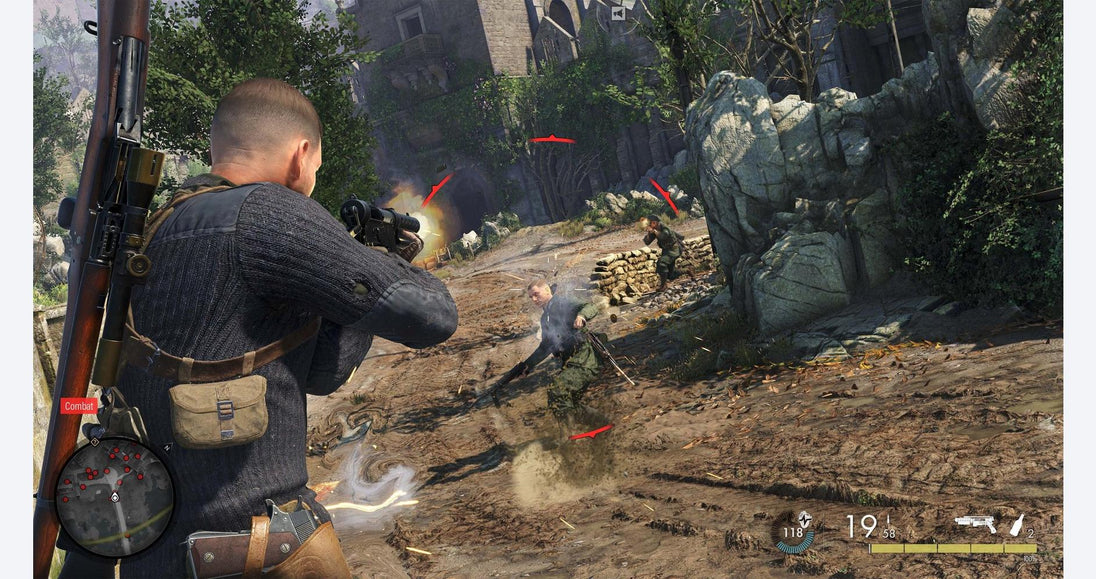This screenshot has height=579, width=1096.
Task: Click the heart rate pulse icon
Action: pos(803,518)
